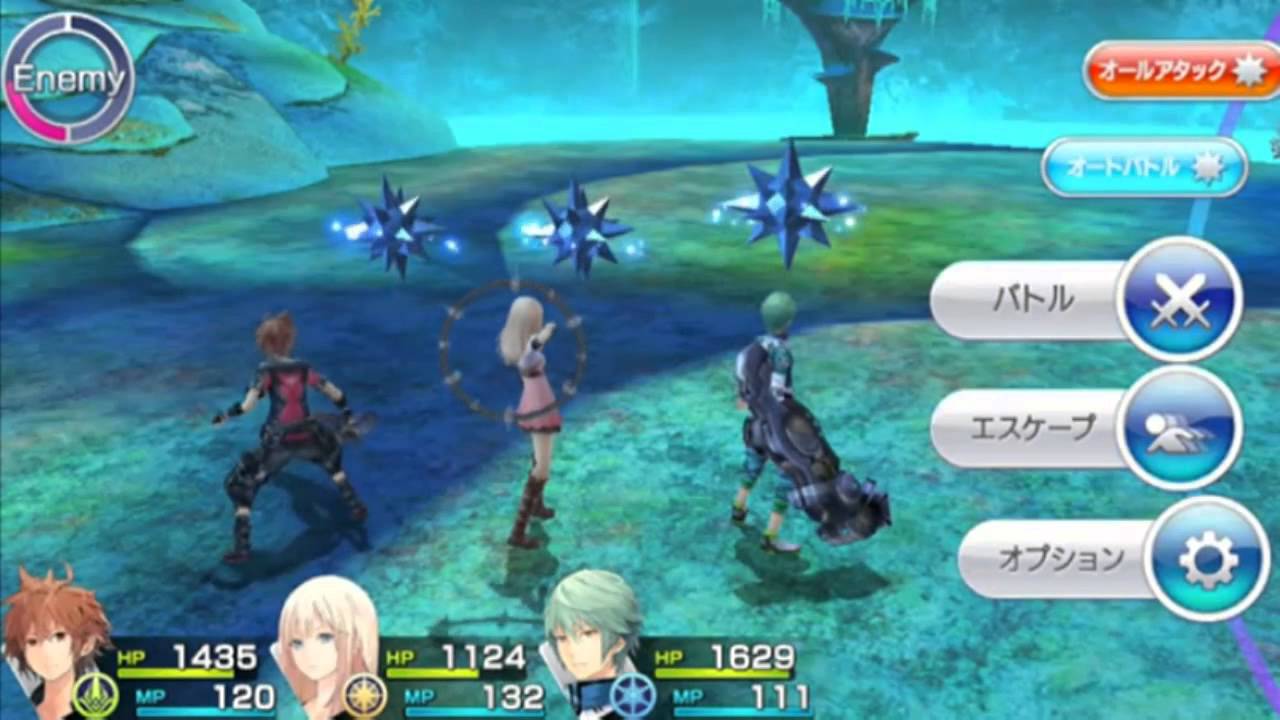This screenshot has height=720, width=1280.
Task: Enable the オートバトル auto battle button
Action: (x=1144, y=167)
